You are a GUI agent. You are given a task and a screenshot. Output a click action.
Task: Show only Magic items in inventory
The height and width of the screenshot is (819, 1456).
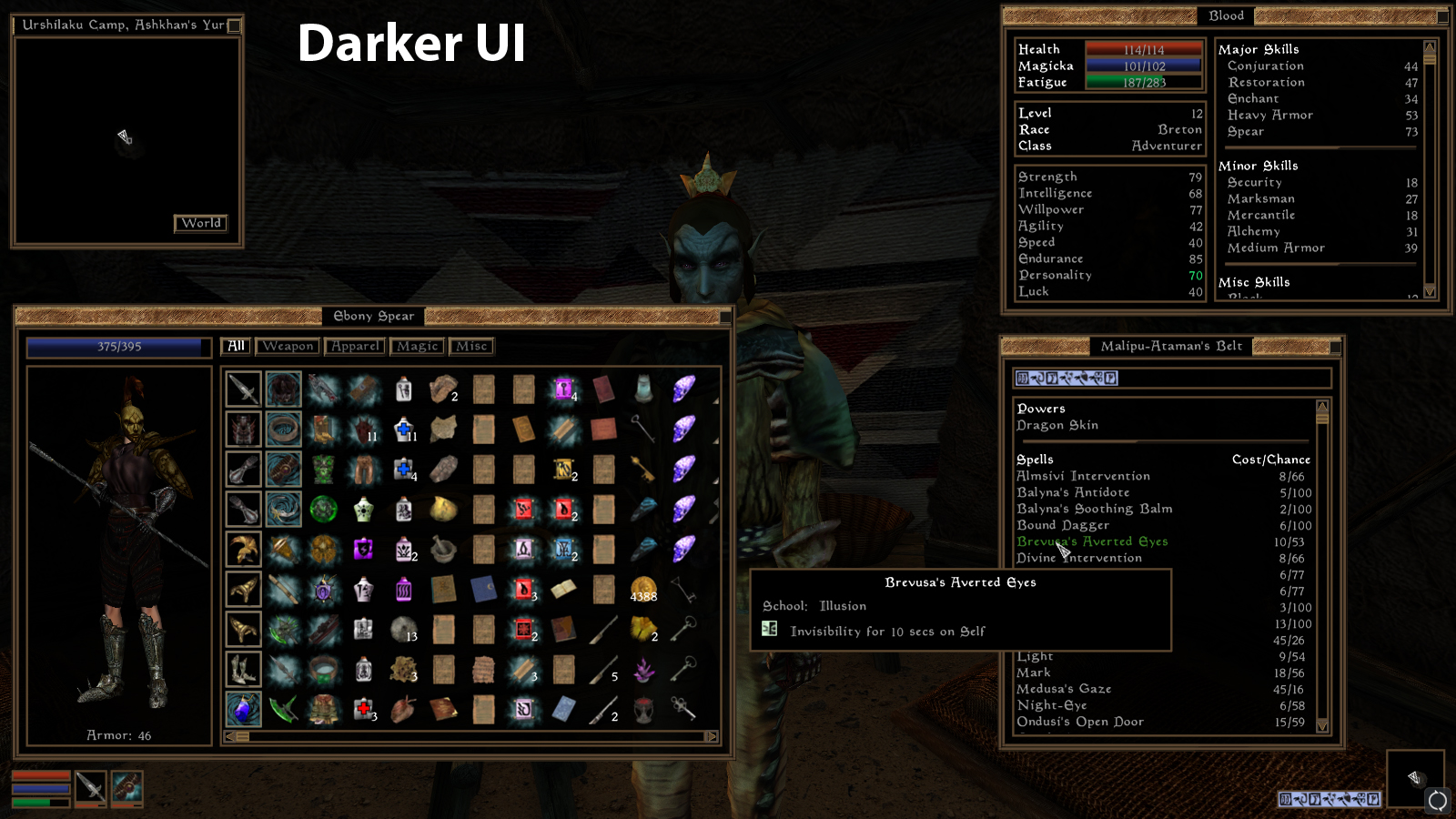(x=418, y=347)
